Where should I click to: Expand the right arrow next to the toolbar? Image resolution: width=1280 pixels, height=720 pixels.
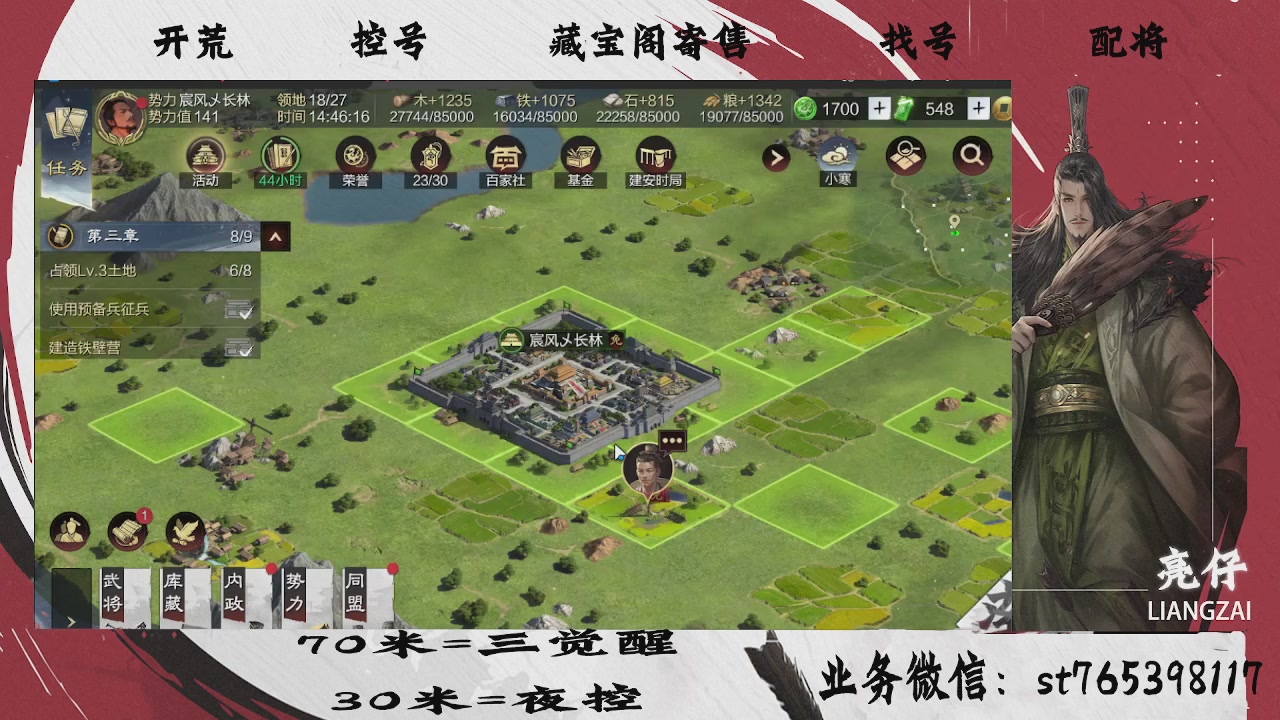point(776,158)
